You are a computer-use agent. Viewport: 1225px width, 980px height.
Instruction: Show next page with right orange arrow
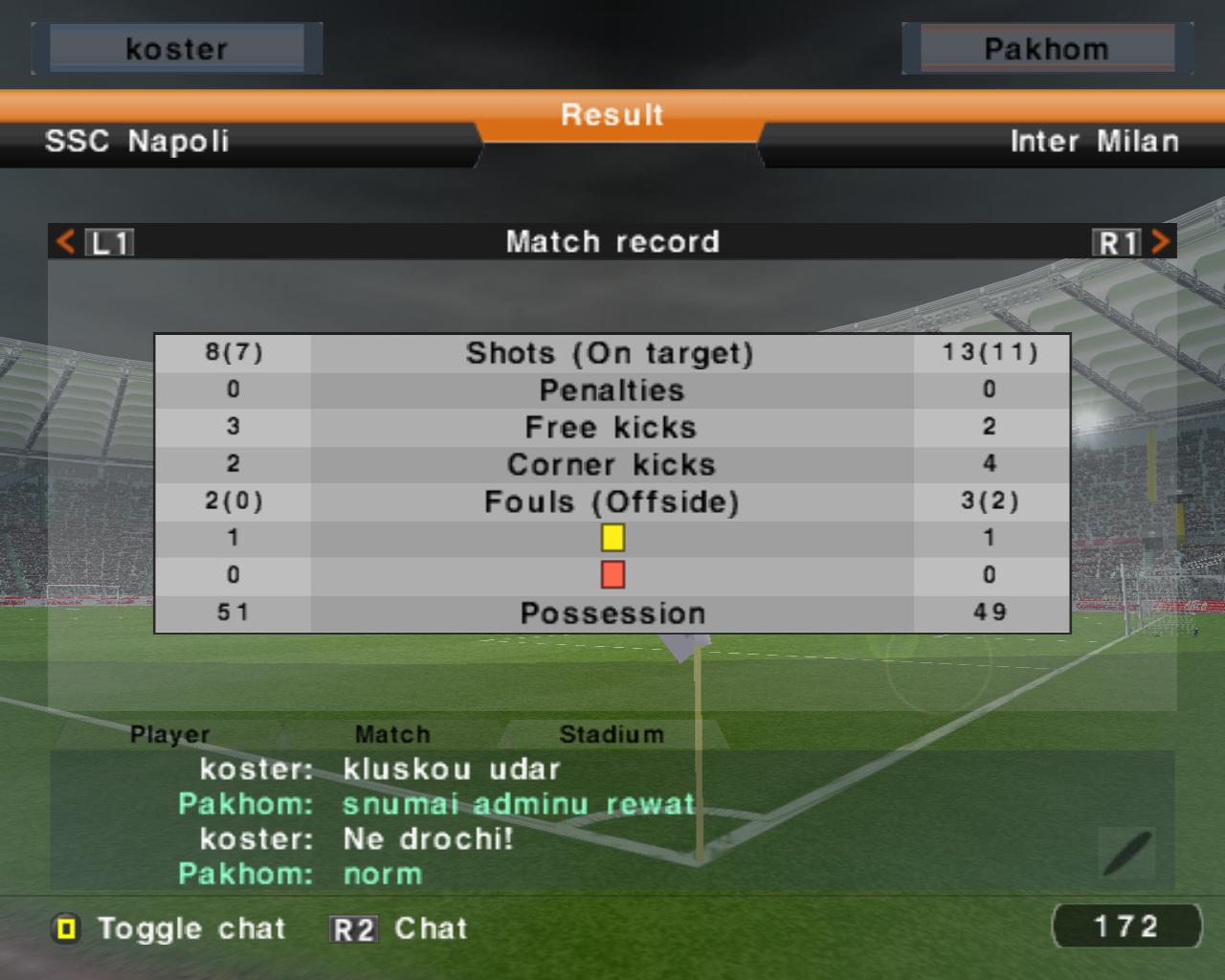click(1160, 241)
